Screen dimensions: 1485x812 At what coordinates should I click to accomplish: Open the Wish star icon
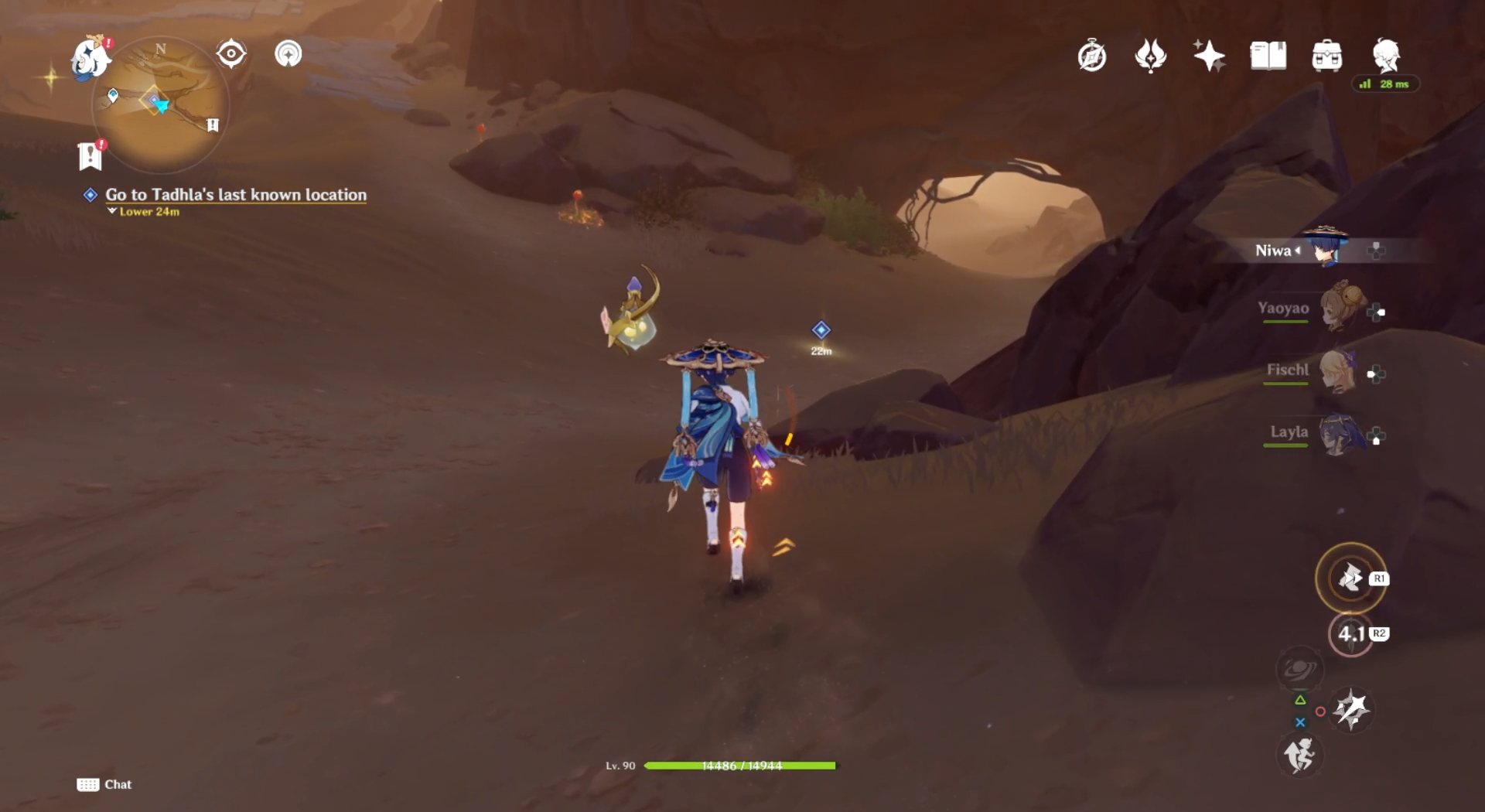click(1209, 56)
